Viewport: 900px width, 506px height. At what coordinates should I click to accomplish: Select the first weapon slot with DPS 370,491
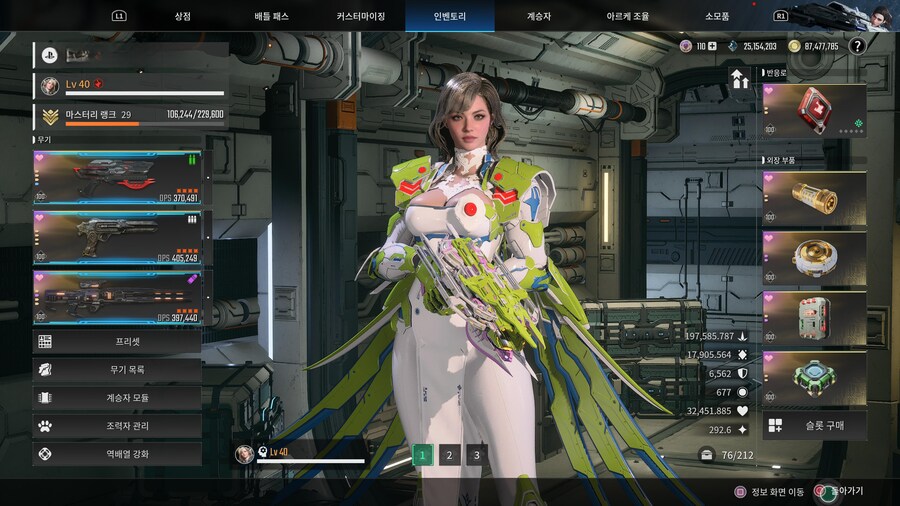coord(118,179)
